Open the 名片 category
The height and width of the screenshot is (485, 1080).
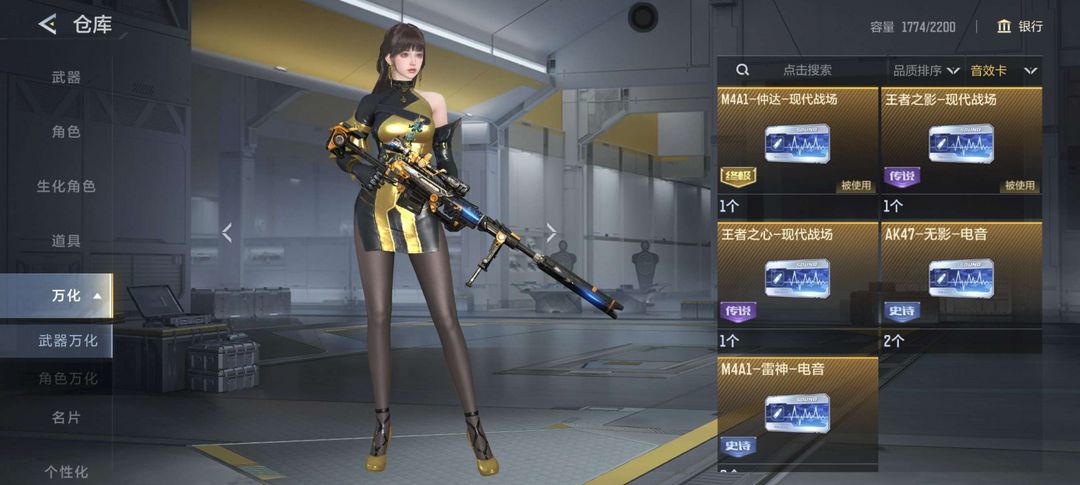66,417
